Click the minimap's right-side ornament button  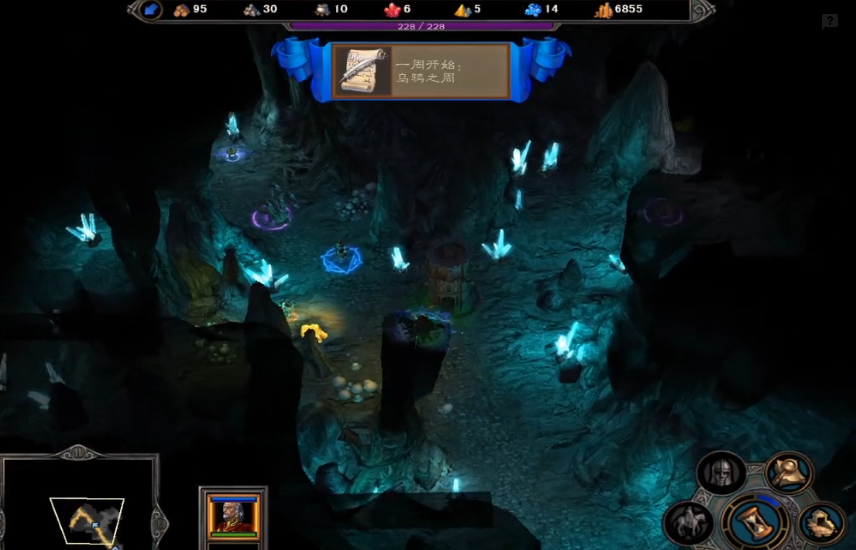tap(157, 521)
